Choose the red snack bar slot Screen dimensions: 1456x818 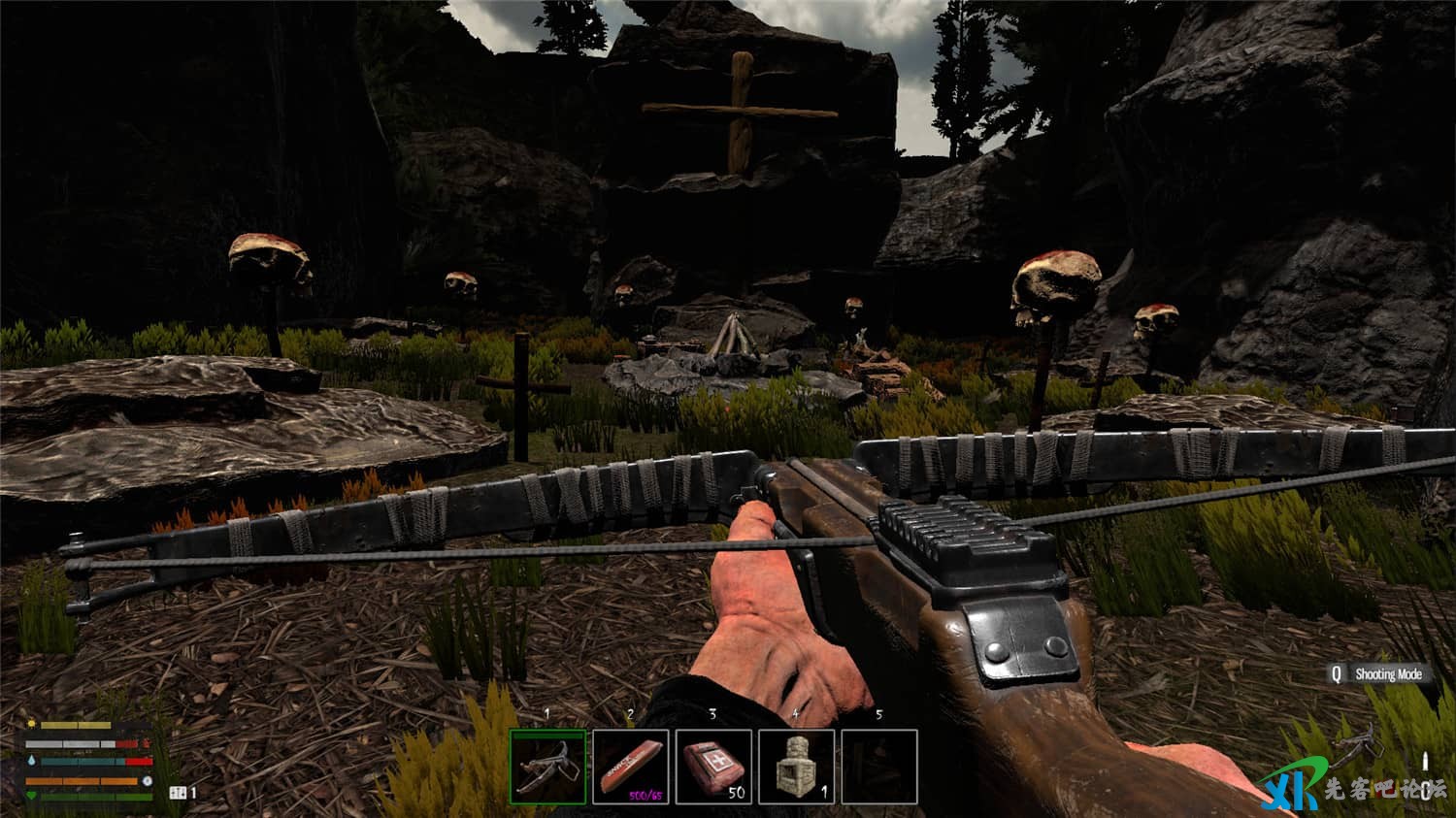(631, 767)
